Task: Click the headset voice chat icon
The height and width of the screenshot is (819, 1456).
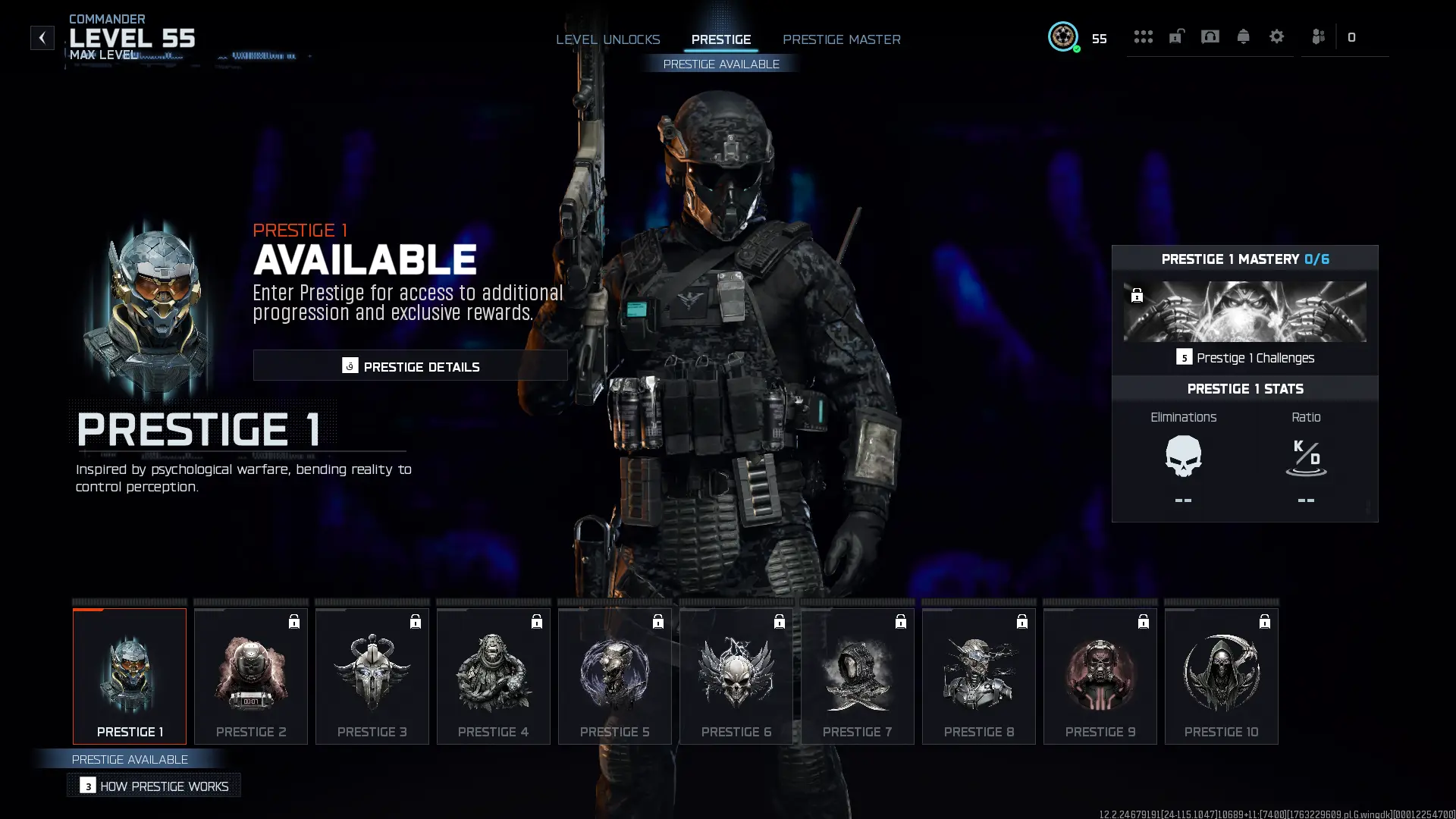Action: pos(1210,36)
